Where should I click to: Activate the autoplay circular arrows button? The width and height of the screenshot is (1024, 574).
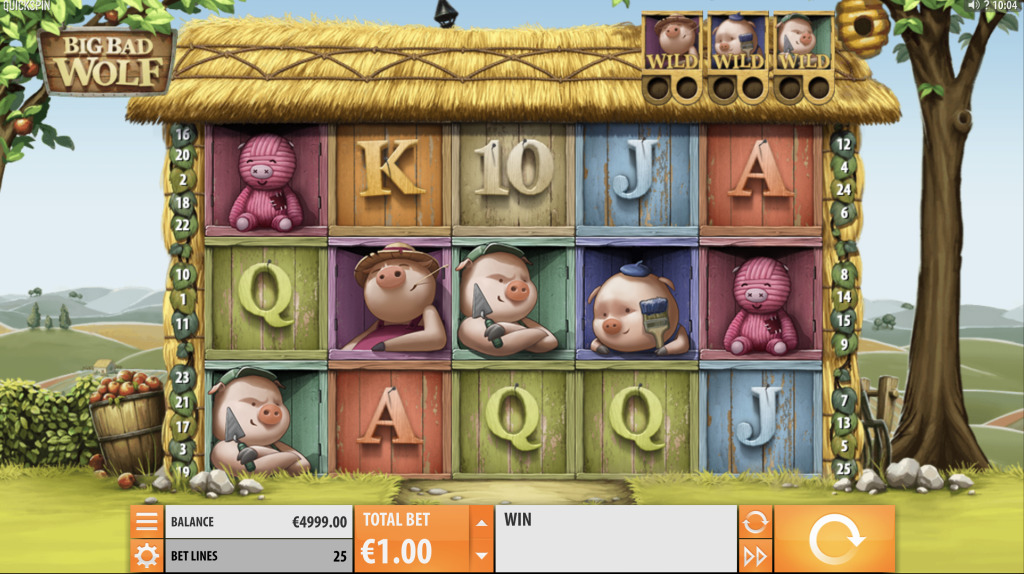755,521
